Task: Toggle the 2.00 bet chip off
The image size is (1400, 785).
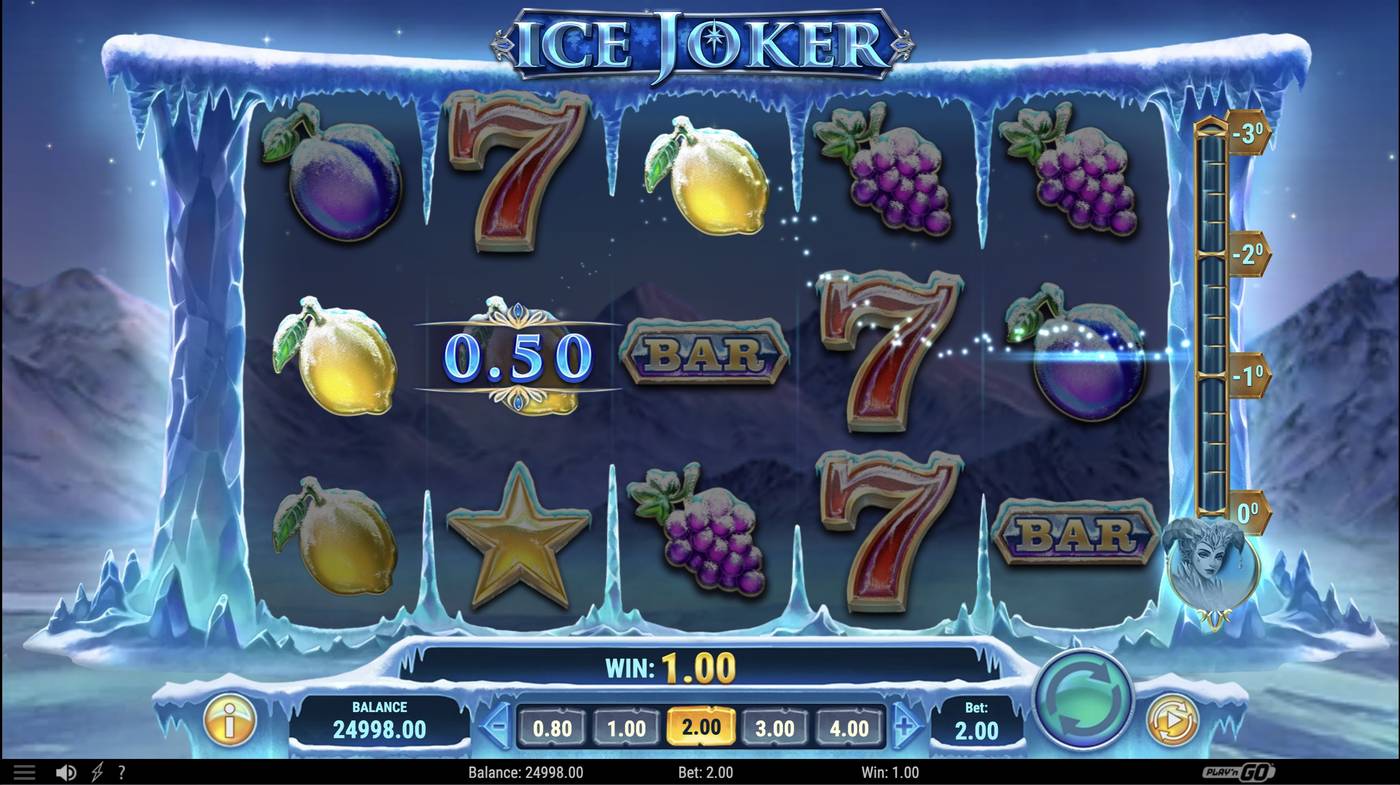Action: (x=700, y=727)
